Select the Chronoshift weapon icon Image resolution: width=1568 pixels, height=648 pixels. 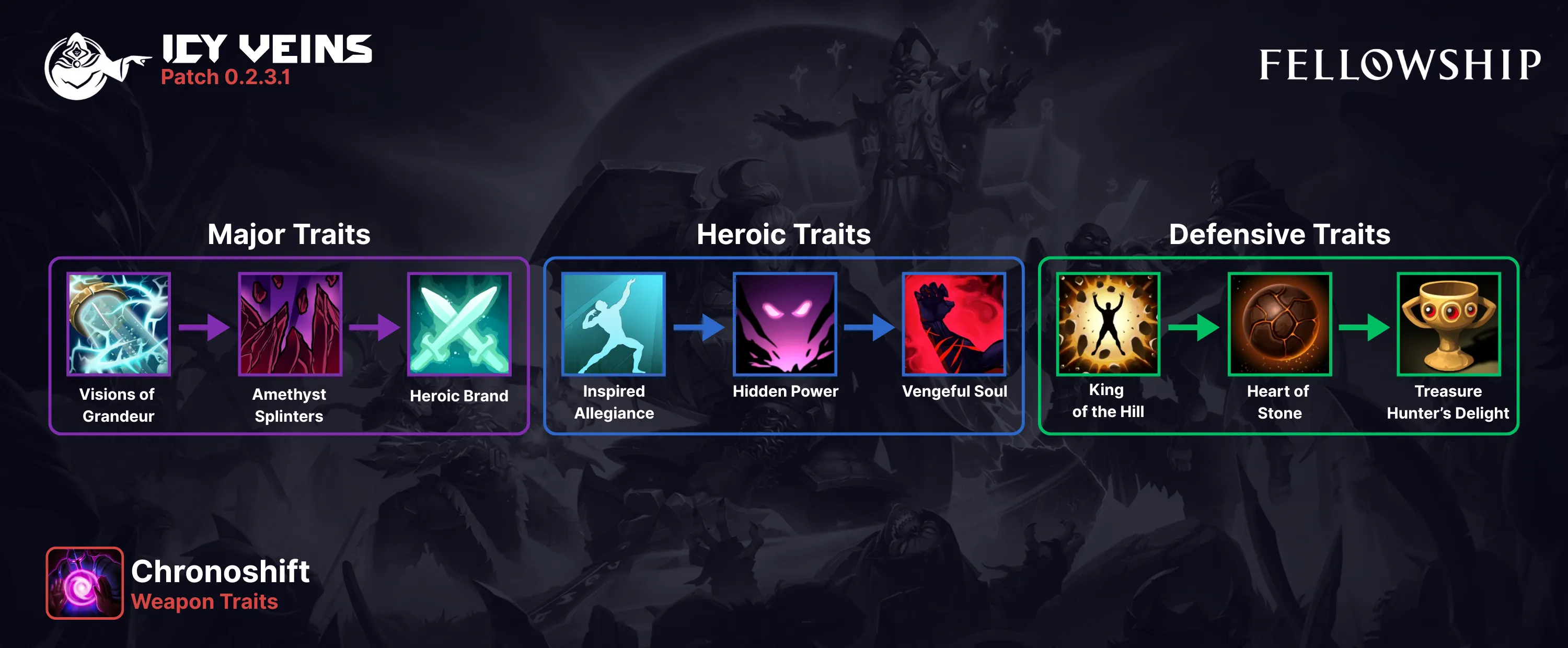click(x=85, y=583)
